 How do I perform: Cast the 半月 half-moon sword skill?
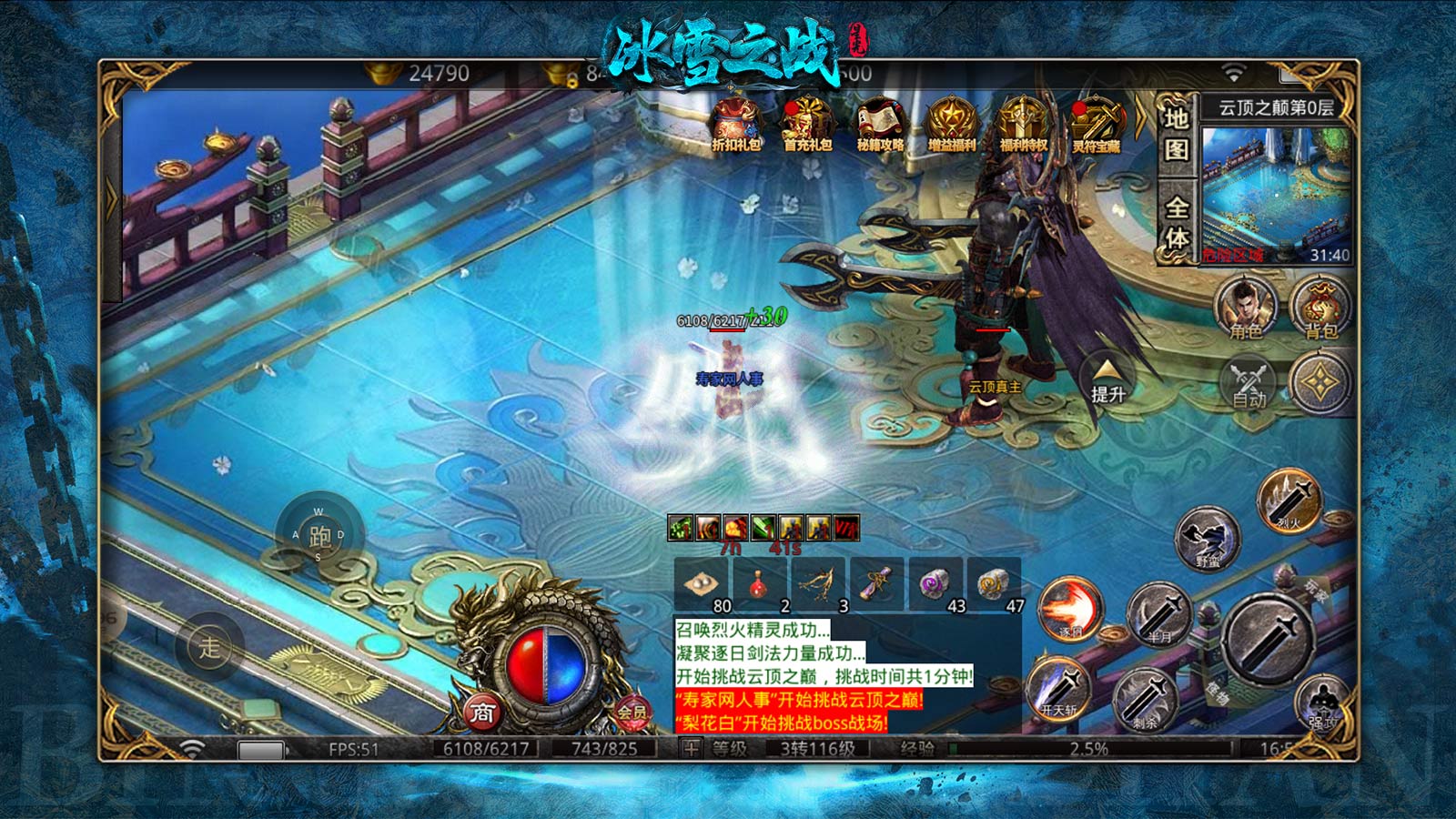pyautogui.click(x=1160, y=612)
